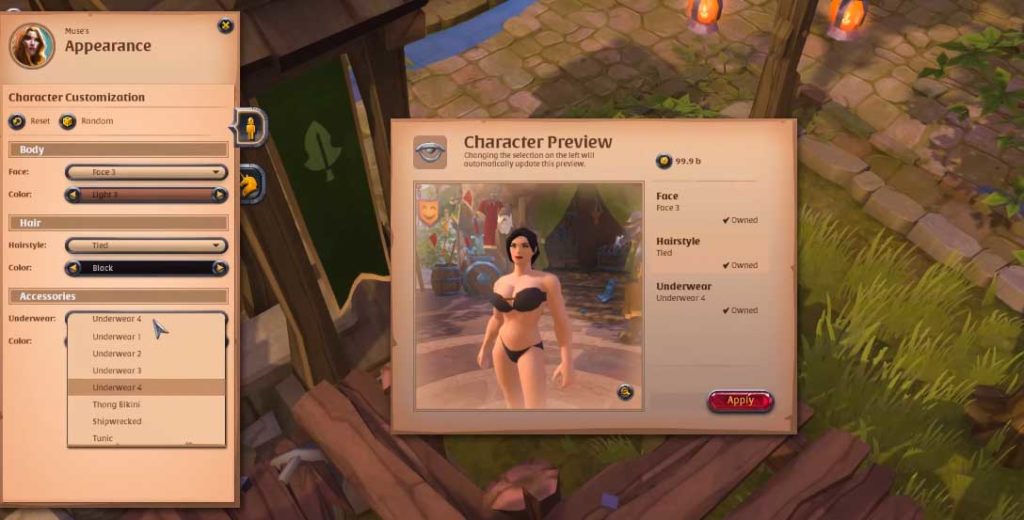Open the yellow arrow side tab
Image resolution: width=1024 pixels, height=520 pixels.
click(250, 183)
